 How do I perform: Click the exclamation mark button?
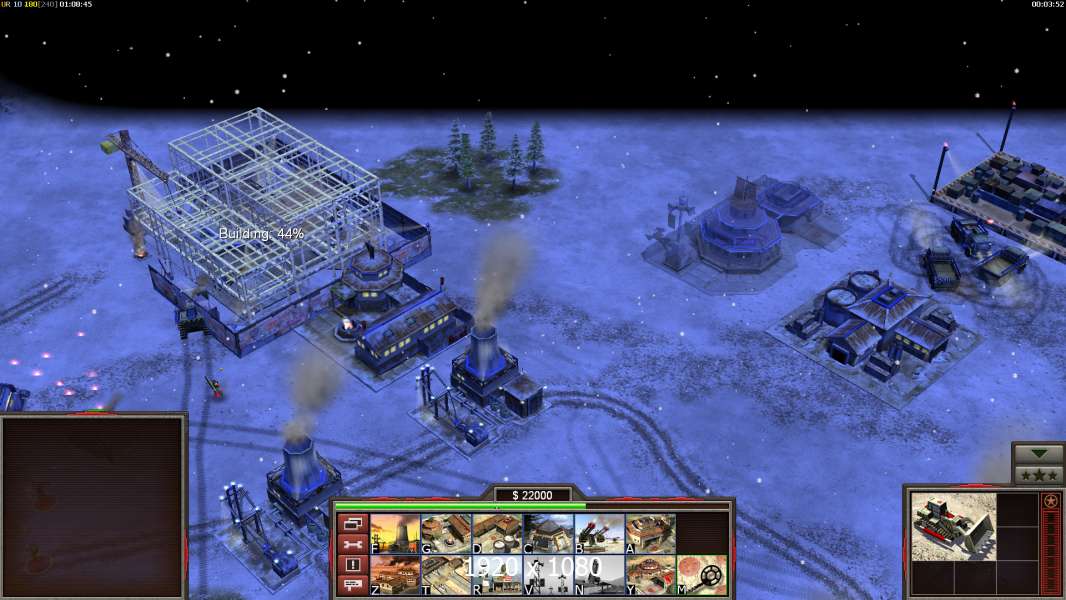353,565
